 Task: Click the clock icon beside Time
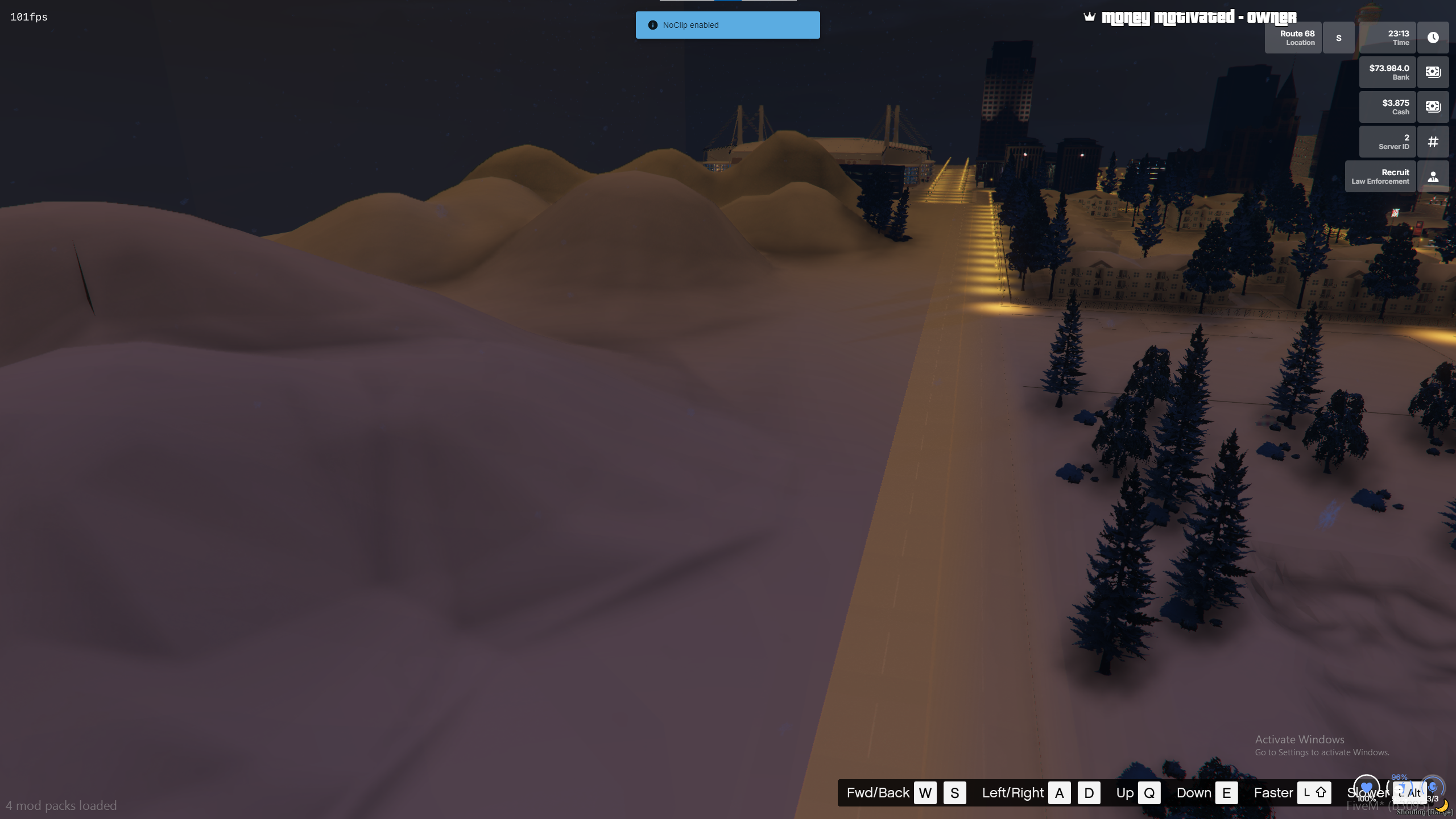[x=1433, y=38]
